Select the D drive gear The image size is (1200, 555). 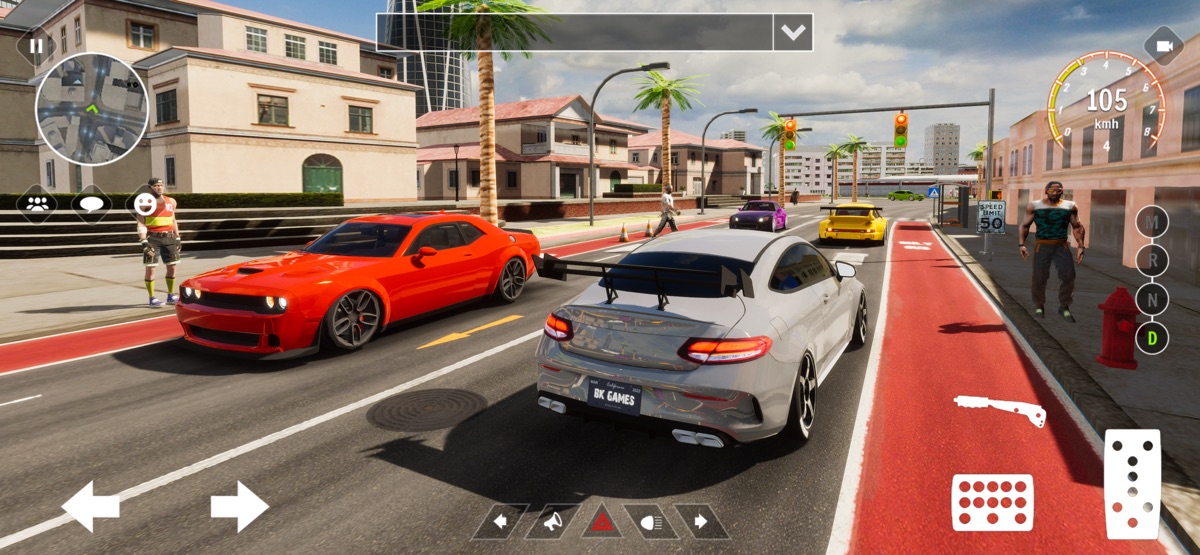pos(1152,338)
